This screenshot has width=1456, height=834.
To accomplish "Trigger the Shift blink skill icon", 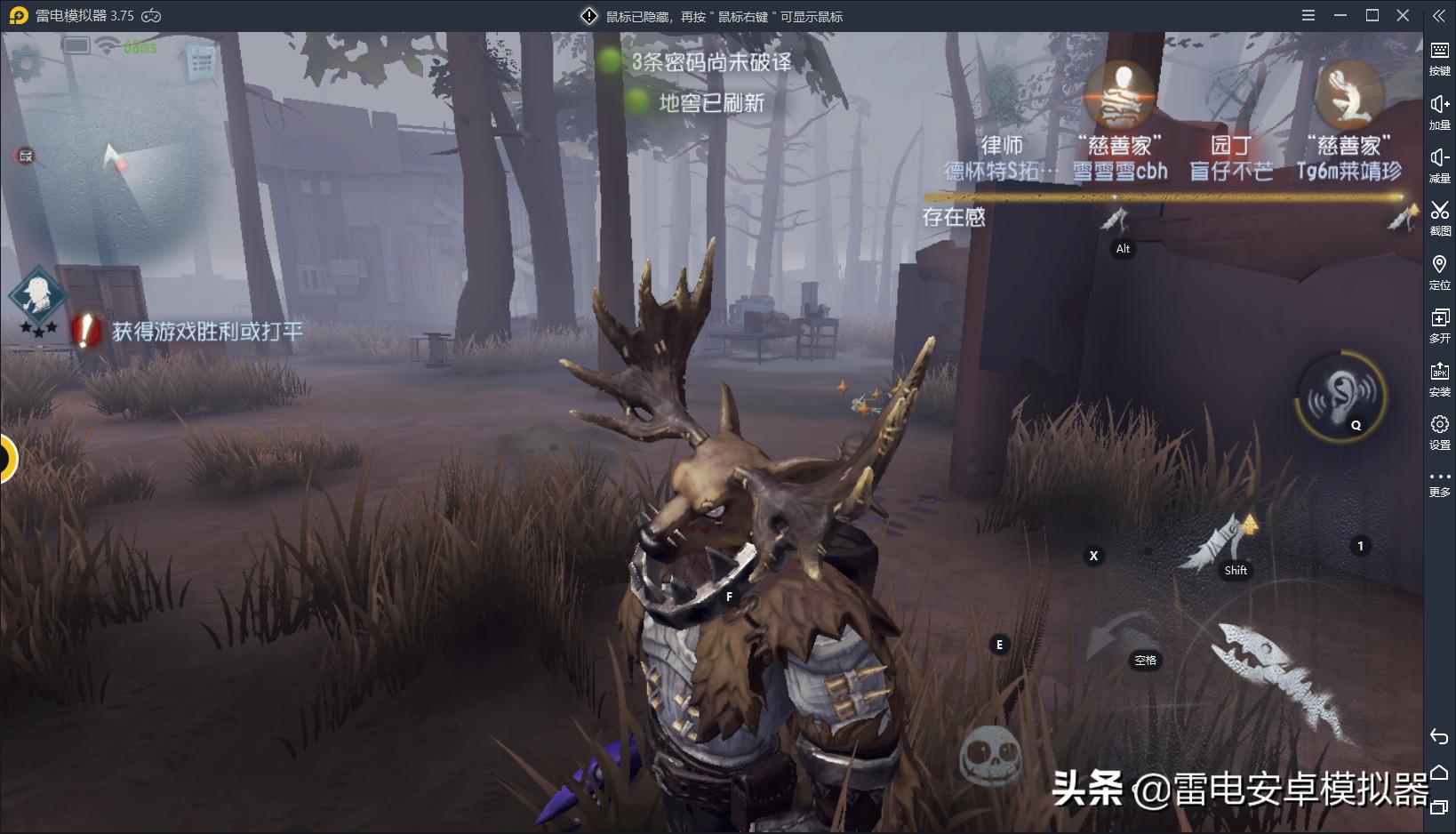I will coord(1229,541).
